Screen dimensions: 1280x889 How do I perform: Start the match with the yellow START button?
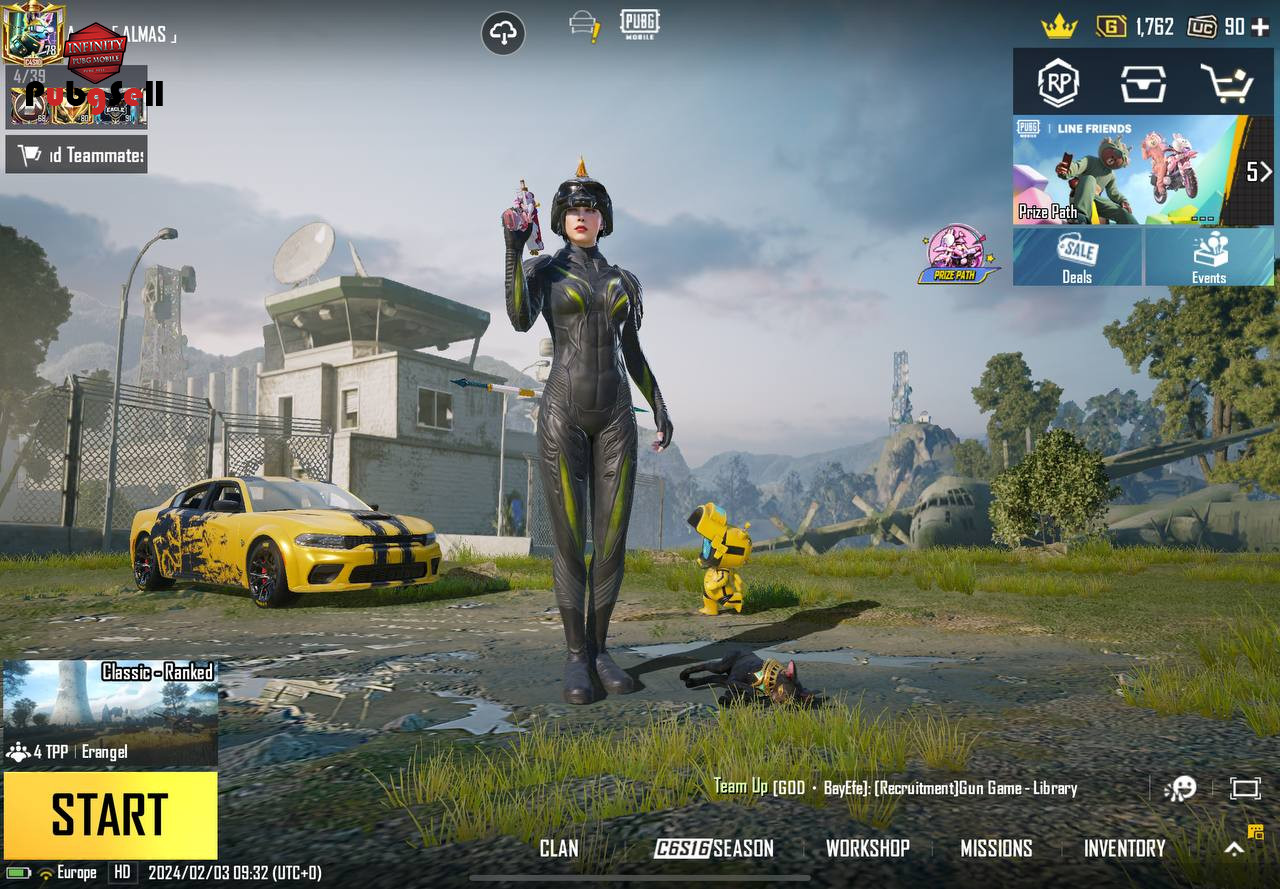click(110, 815)
